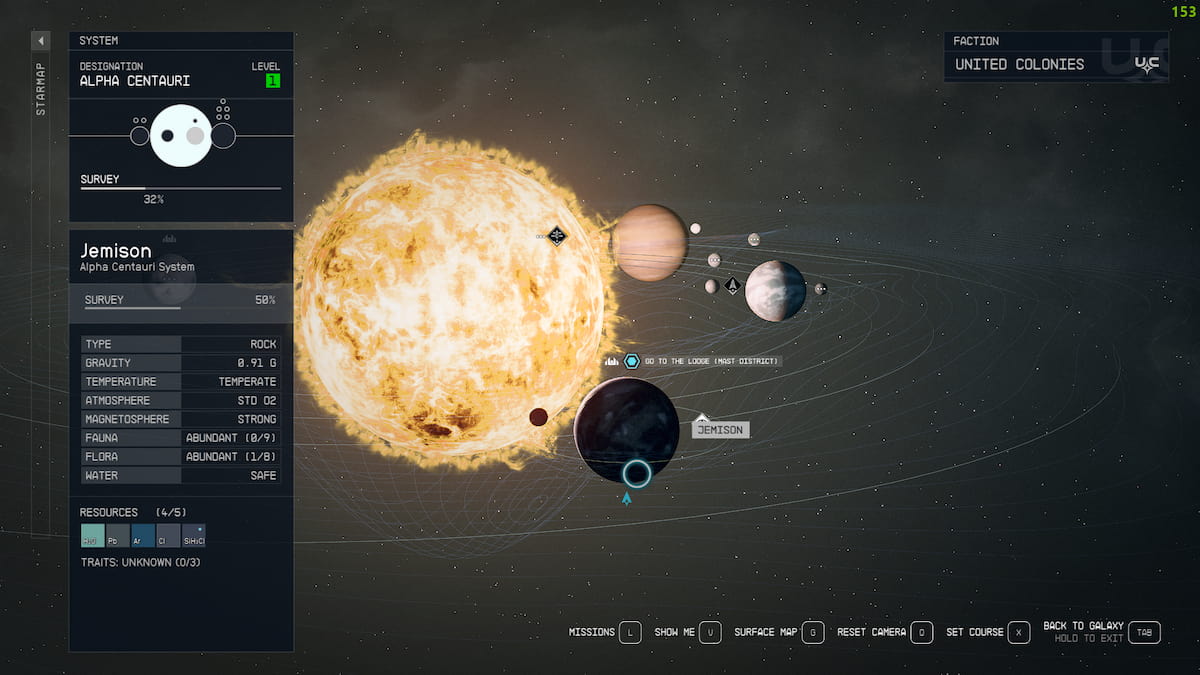This screenshot has height=675, width=1200.
Task: Select the diamond station marker on the sun
Action: pos(557,236)
